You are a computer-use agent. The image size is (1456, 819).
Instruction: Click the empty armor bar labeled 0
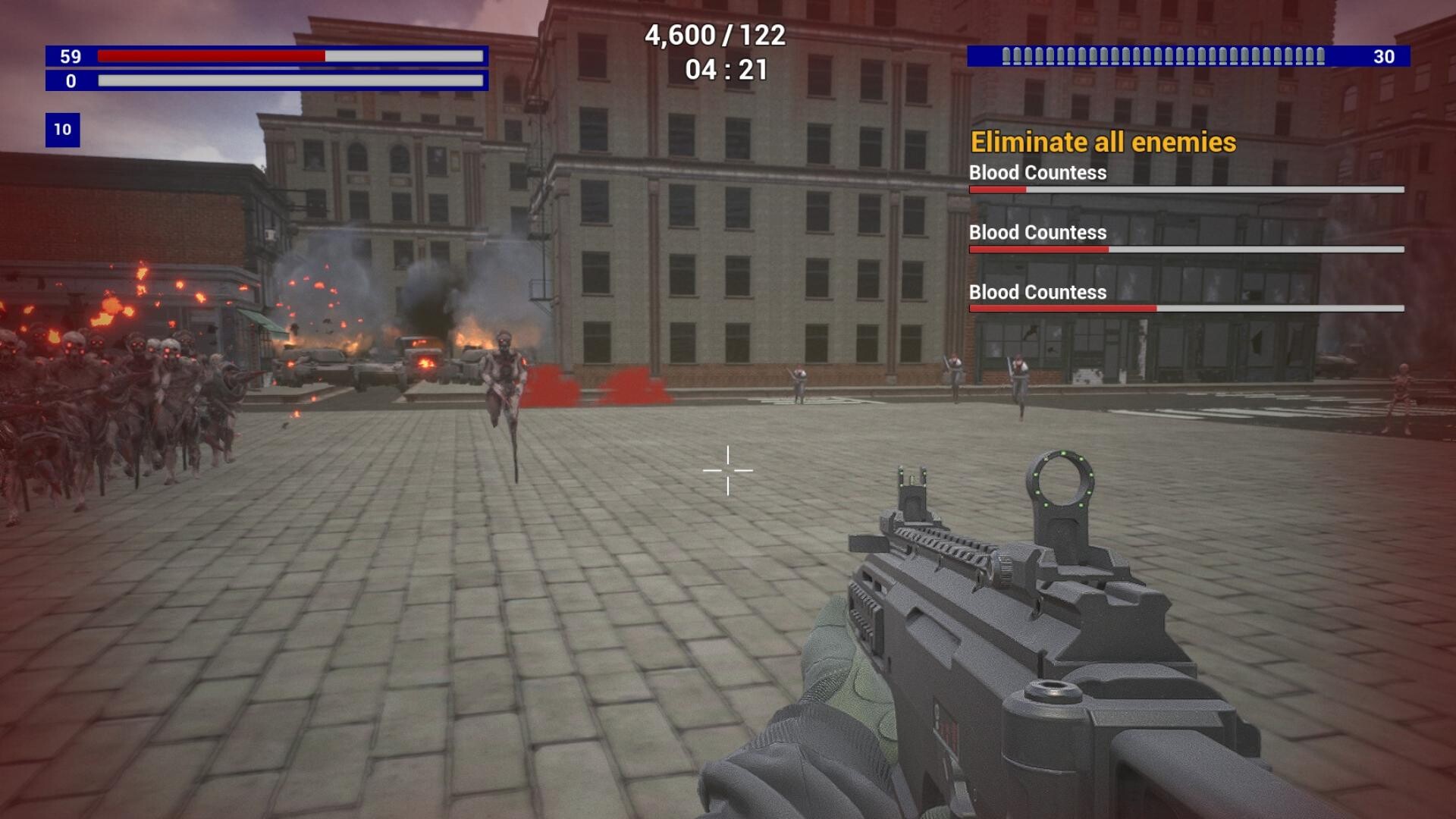[292, 80]
